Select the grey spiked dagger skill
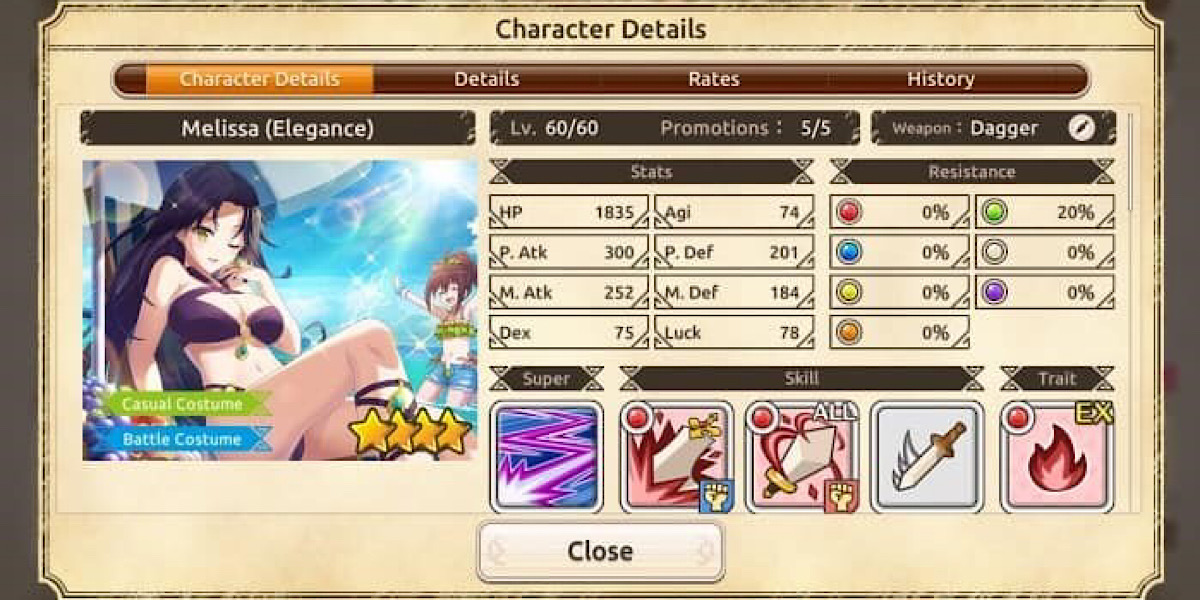The image size is (1200, 600). tap(927, 457)
